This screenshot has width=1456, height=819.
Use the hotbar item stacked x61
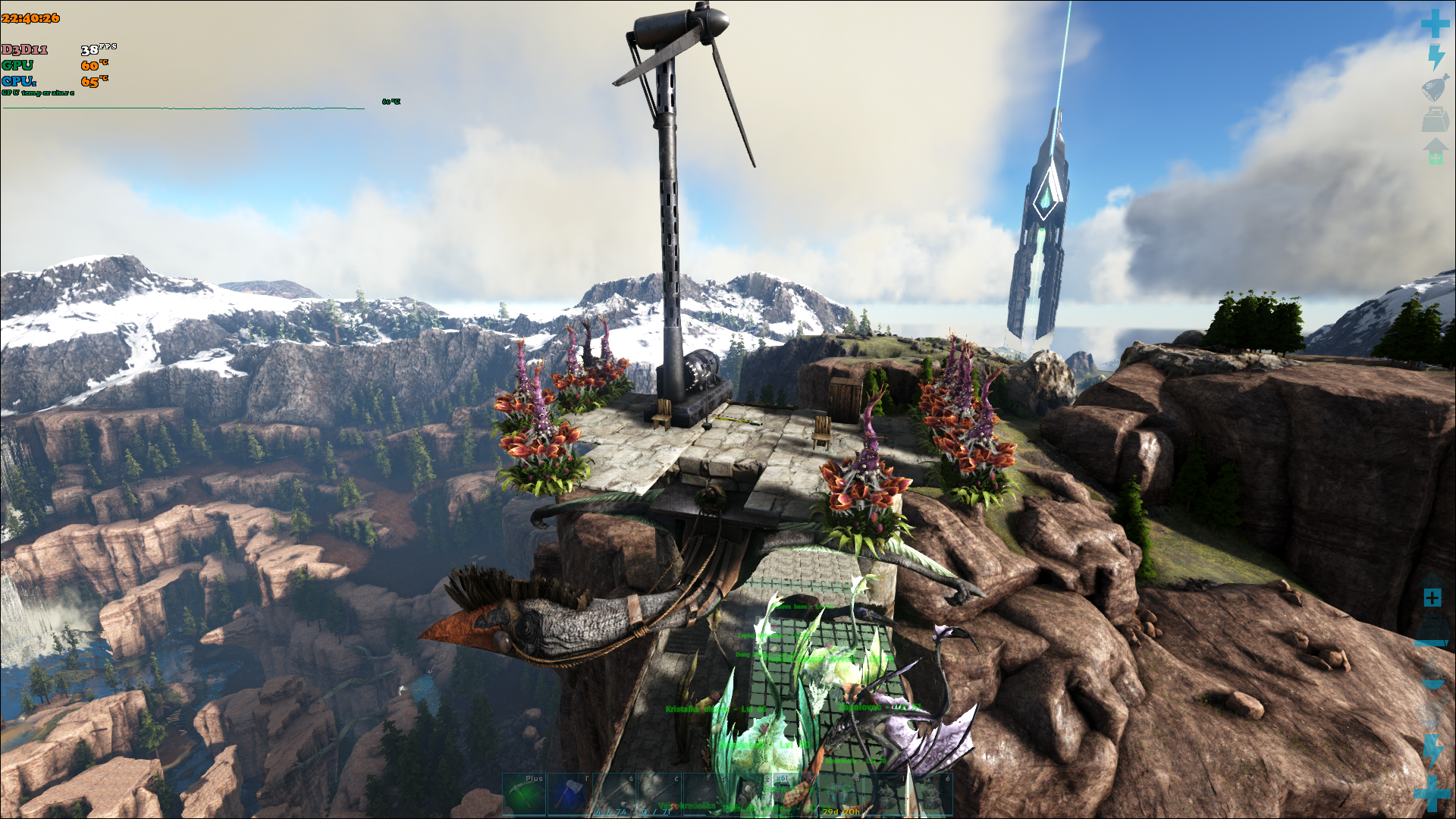(x=795, y=794)
